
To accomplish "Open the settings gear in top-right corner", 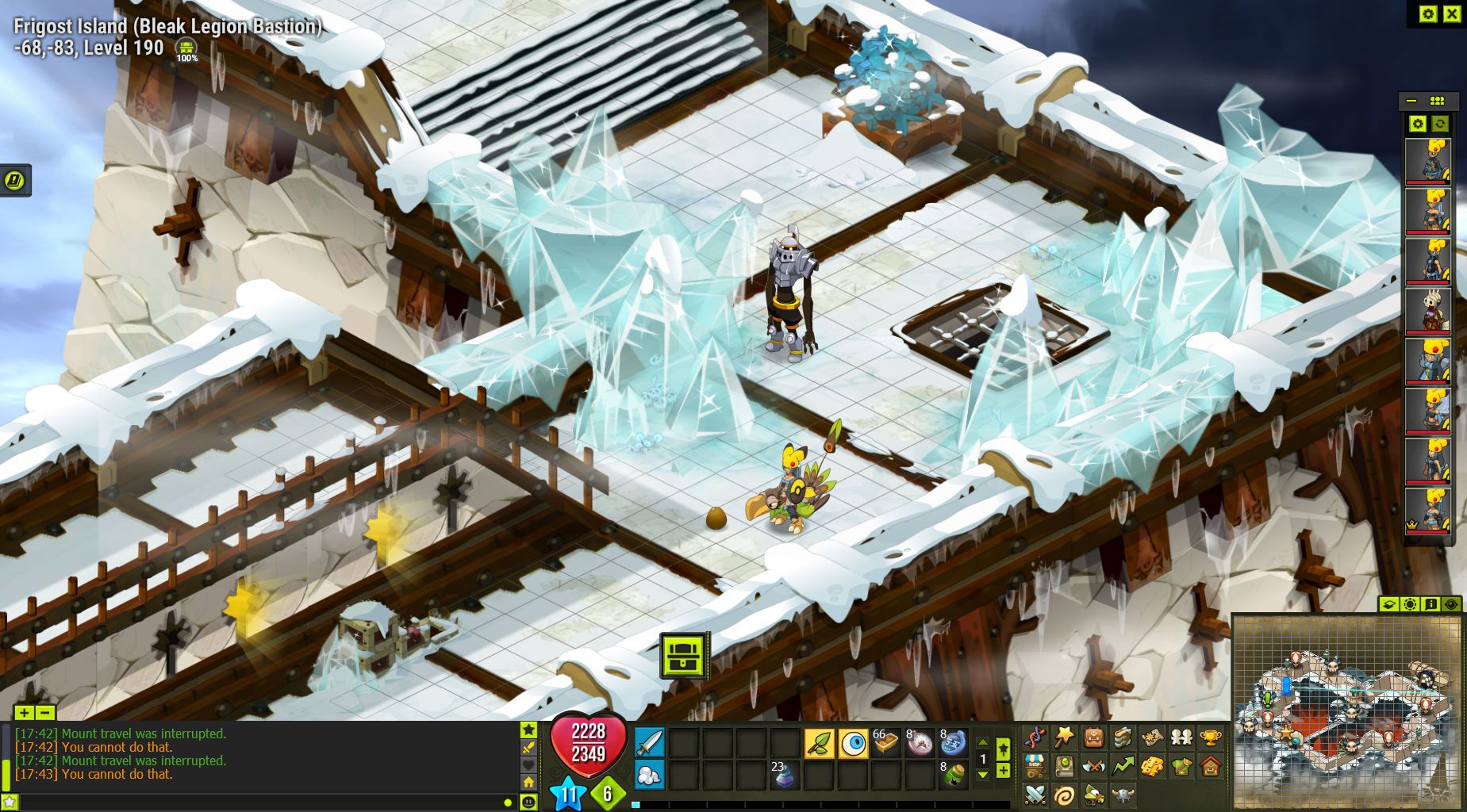I will point(1428,13).
